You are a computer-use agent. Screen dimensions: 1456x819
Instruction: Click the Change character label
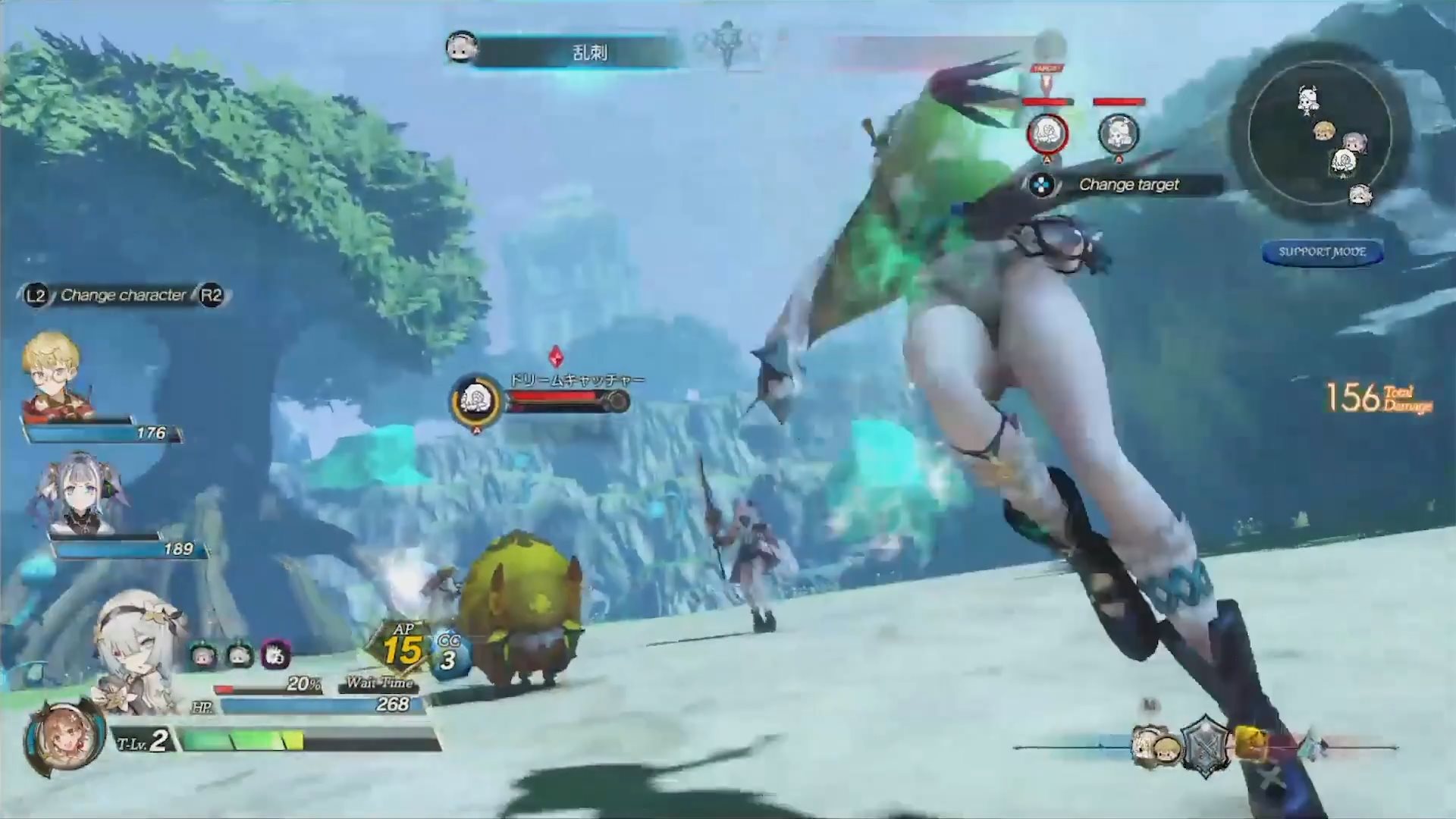point(123,295)
